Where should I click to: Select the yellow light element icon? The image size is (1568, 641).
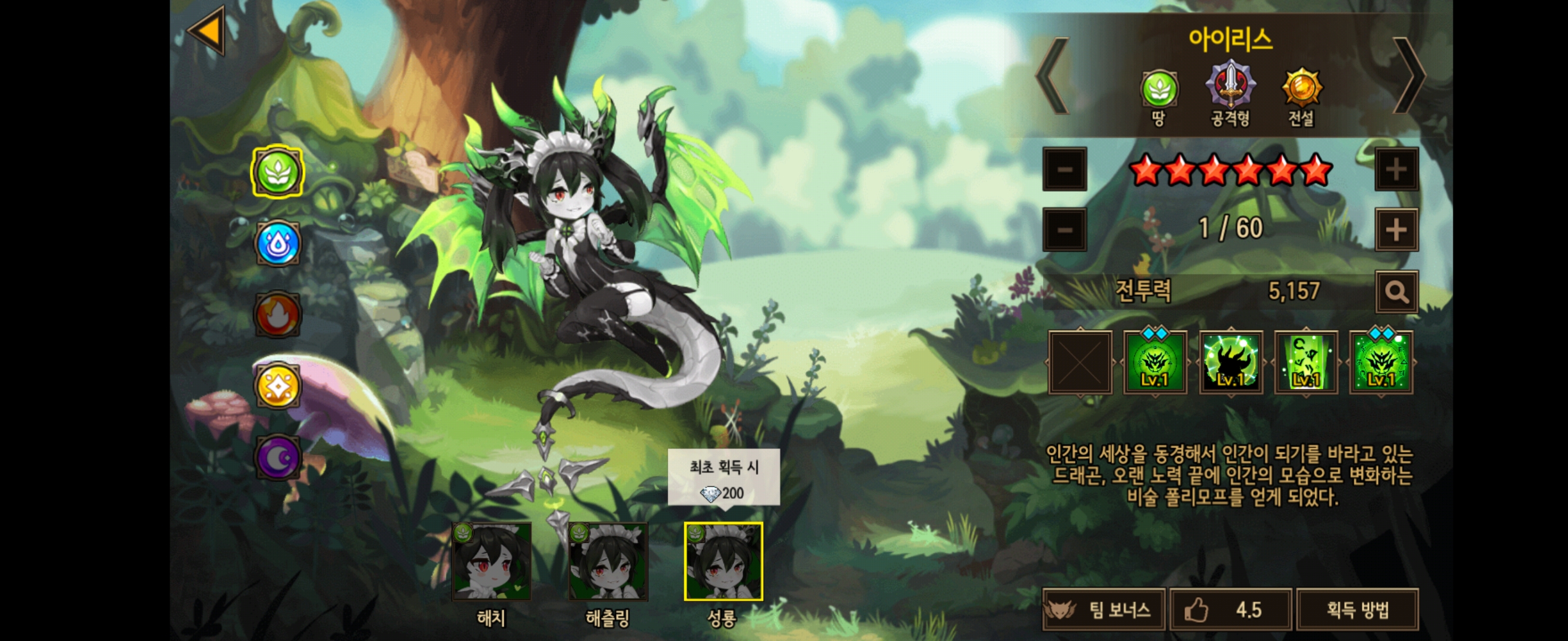pyautogui.click(x=277, y=386)
